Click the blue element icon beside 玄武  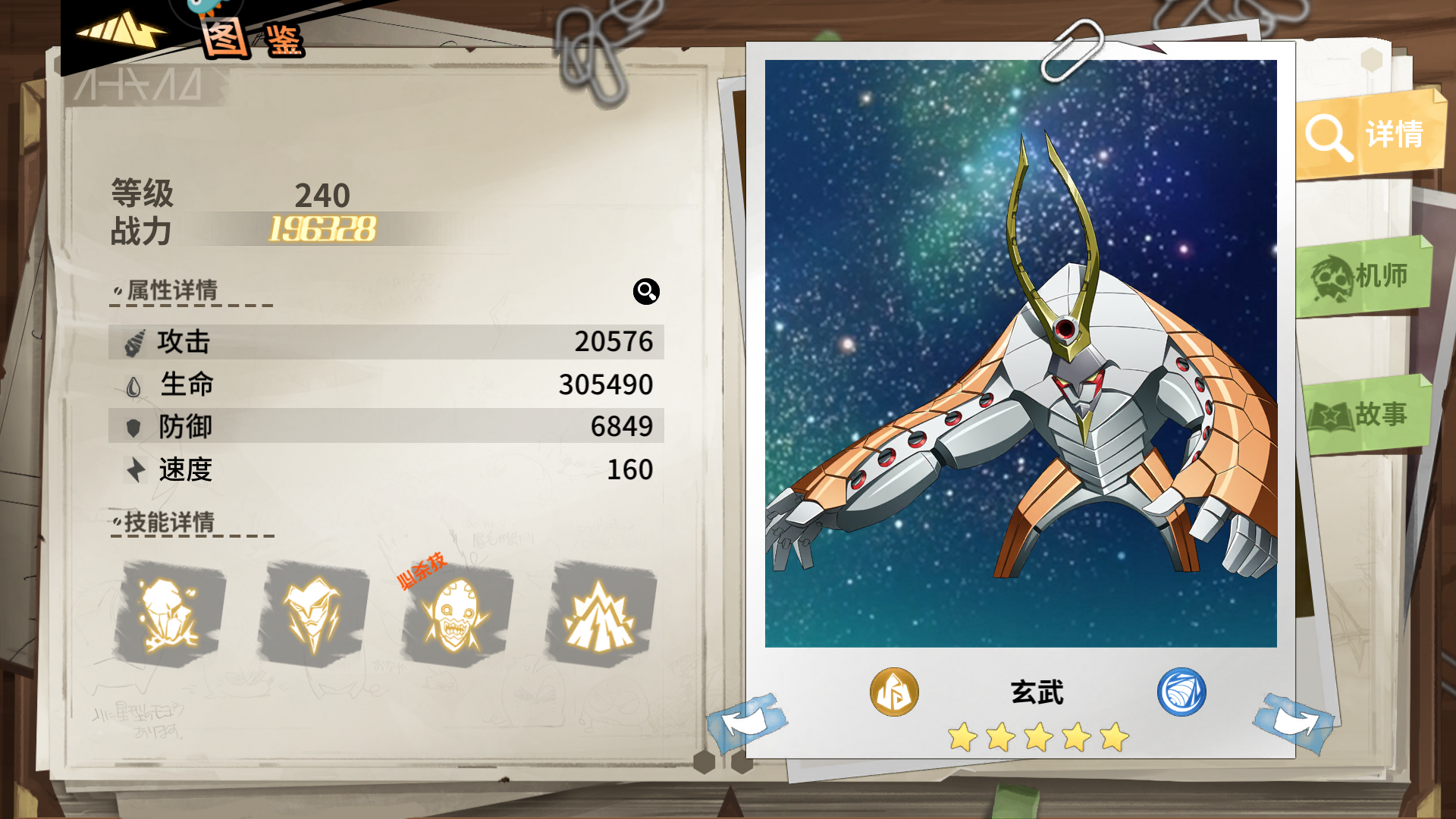(1181, 692)
